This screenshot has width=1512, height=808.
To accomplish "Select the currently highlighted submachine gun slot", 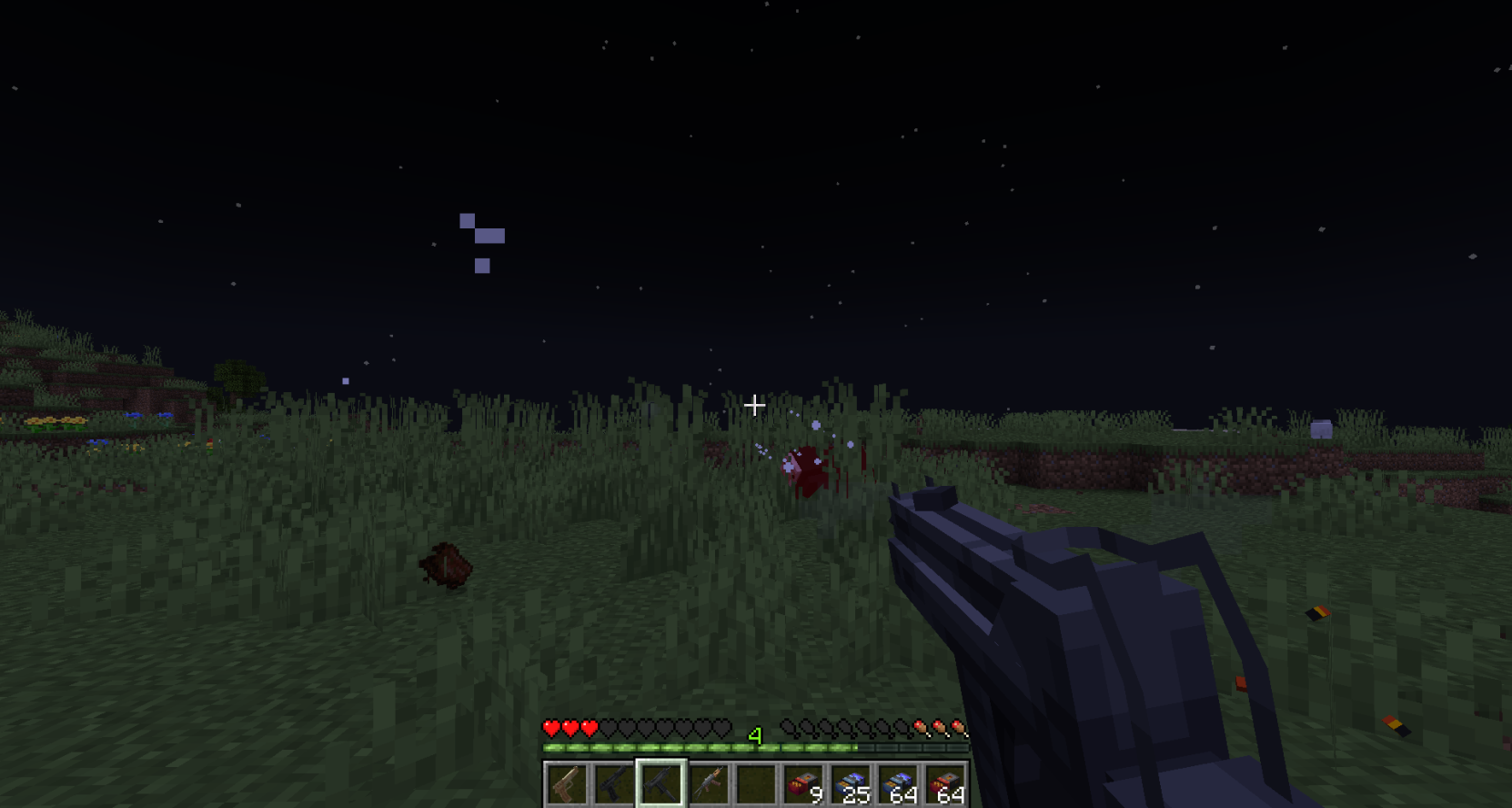I will (661, 783).
